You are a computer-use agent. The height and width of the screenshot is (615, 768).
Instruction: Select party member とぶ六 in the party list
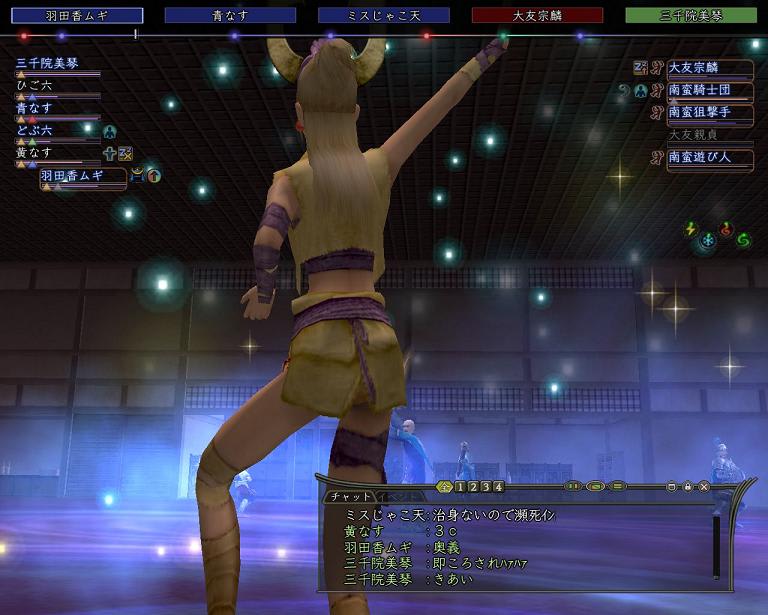click(x=40, y=130)
